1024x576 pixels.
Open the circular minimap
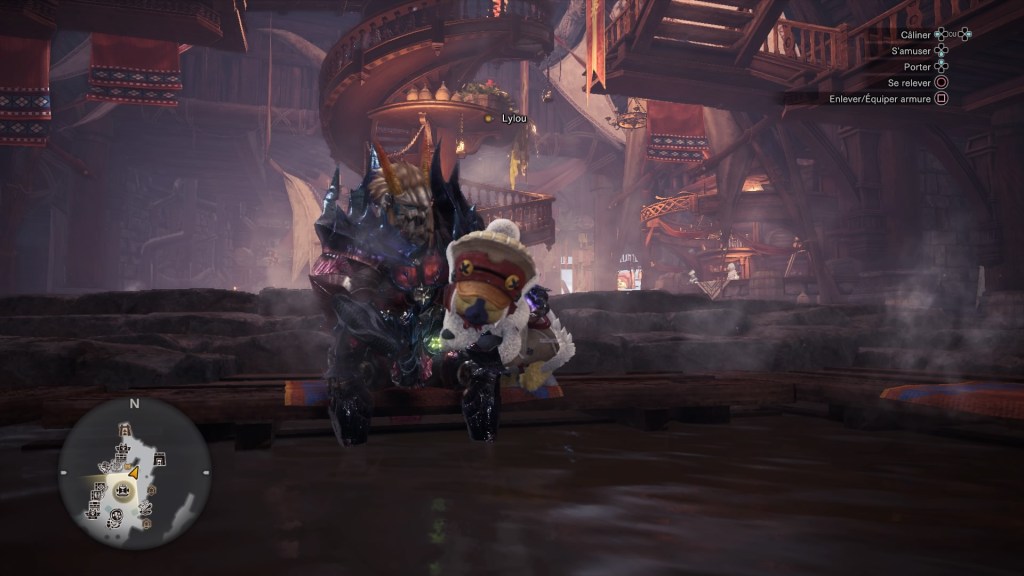point(133,473)
